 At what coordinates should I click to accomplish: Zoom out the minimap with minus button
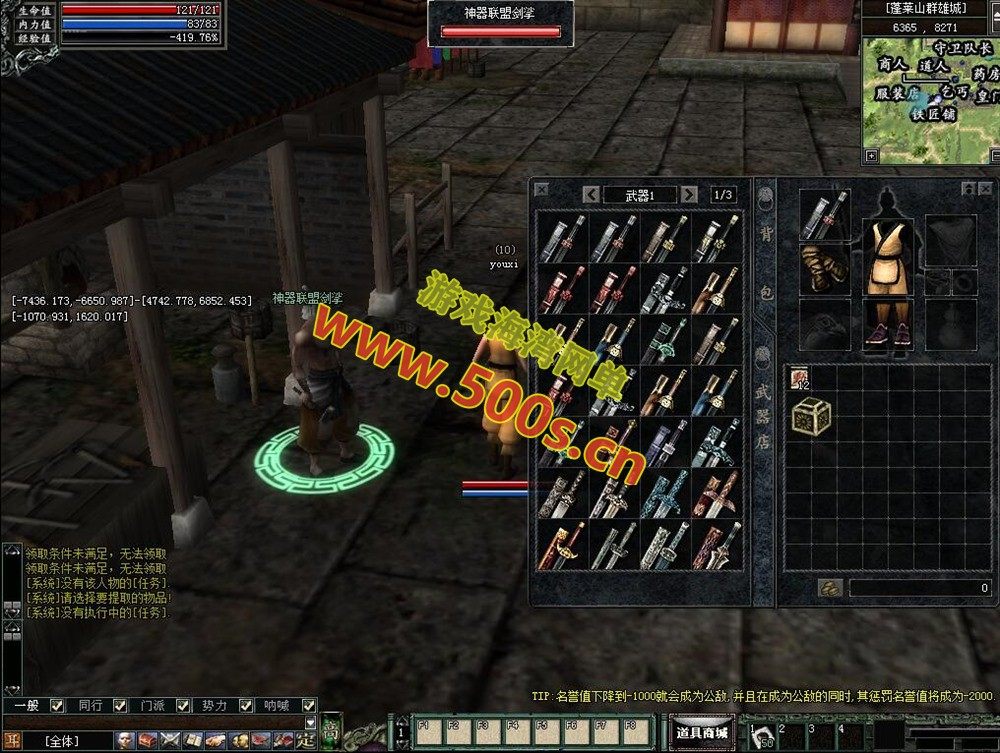click(x=993, y=156)
